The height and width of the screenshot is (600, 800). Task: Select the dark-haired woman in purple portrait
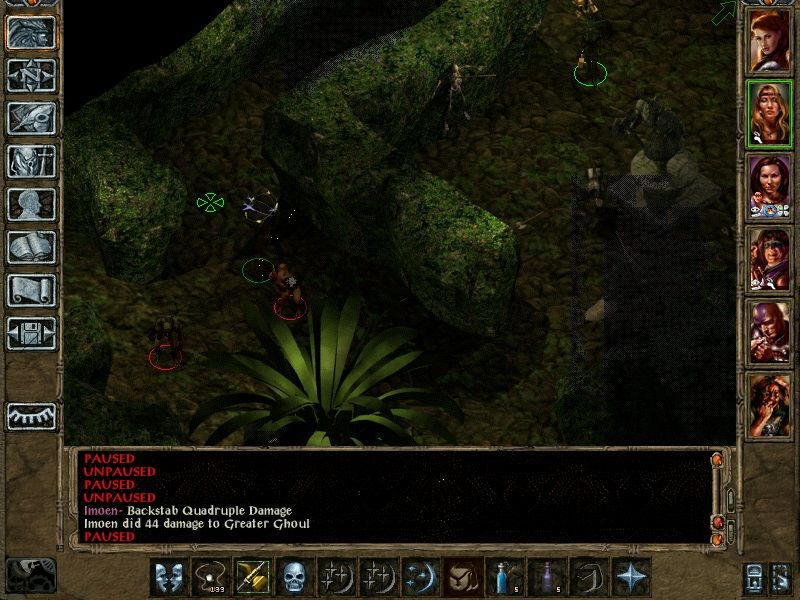tap(770, 186)
